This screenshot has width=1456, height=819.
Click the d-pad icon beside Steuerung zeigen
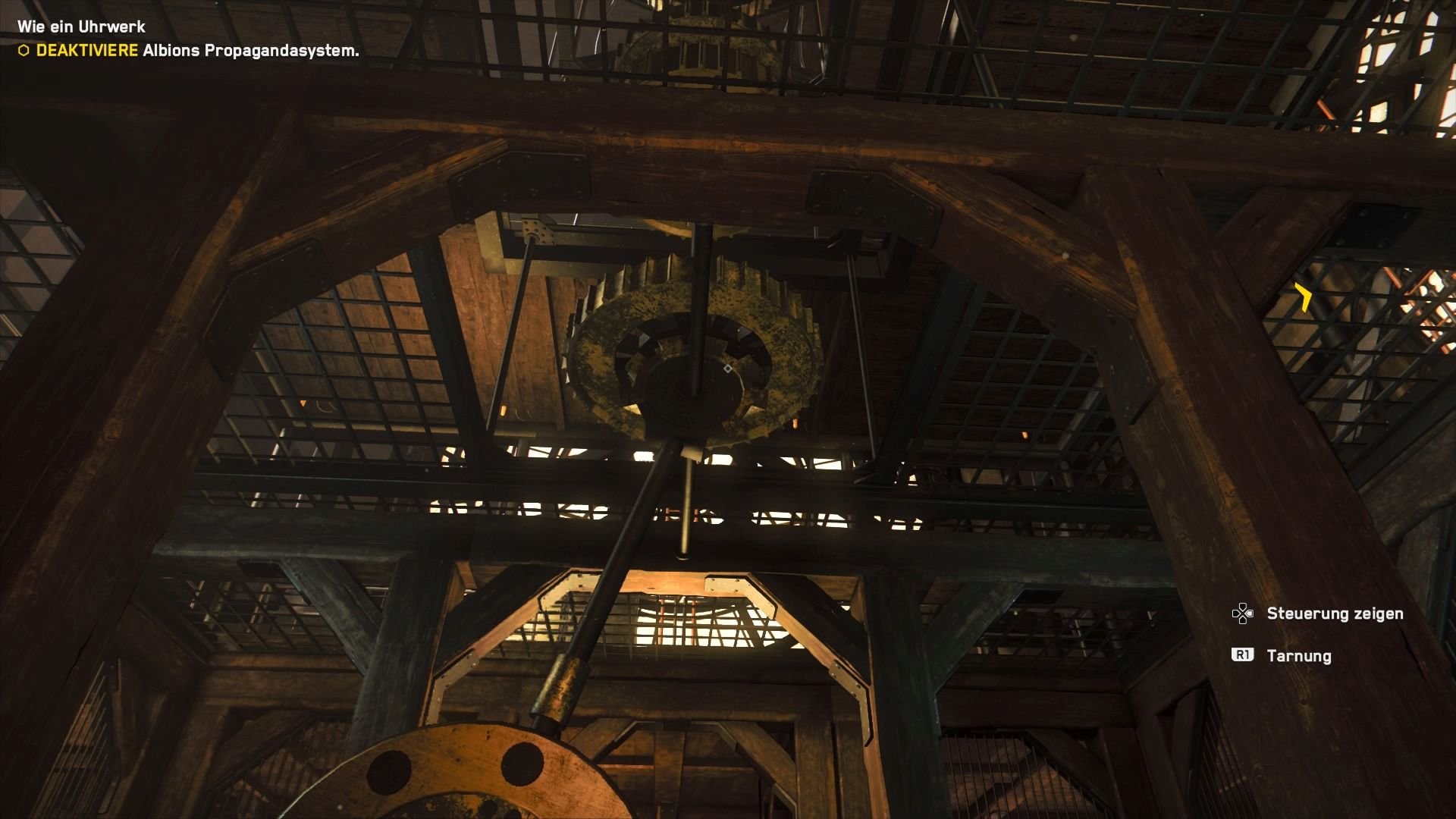coord(1241,613)
